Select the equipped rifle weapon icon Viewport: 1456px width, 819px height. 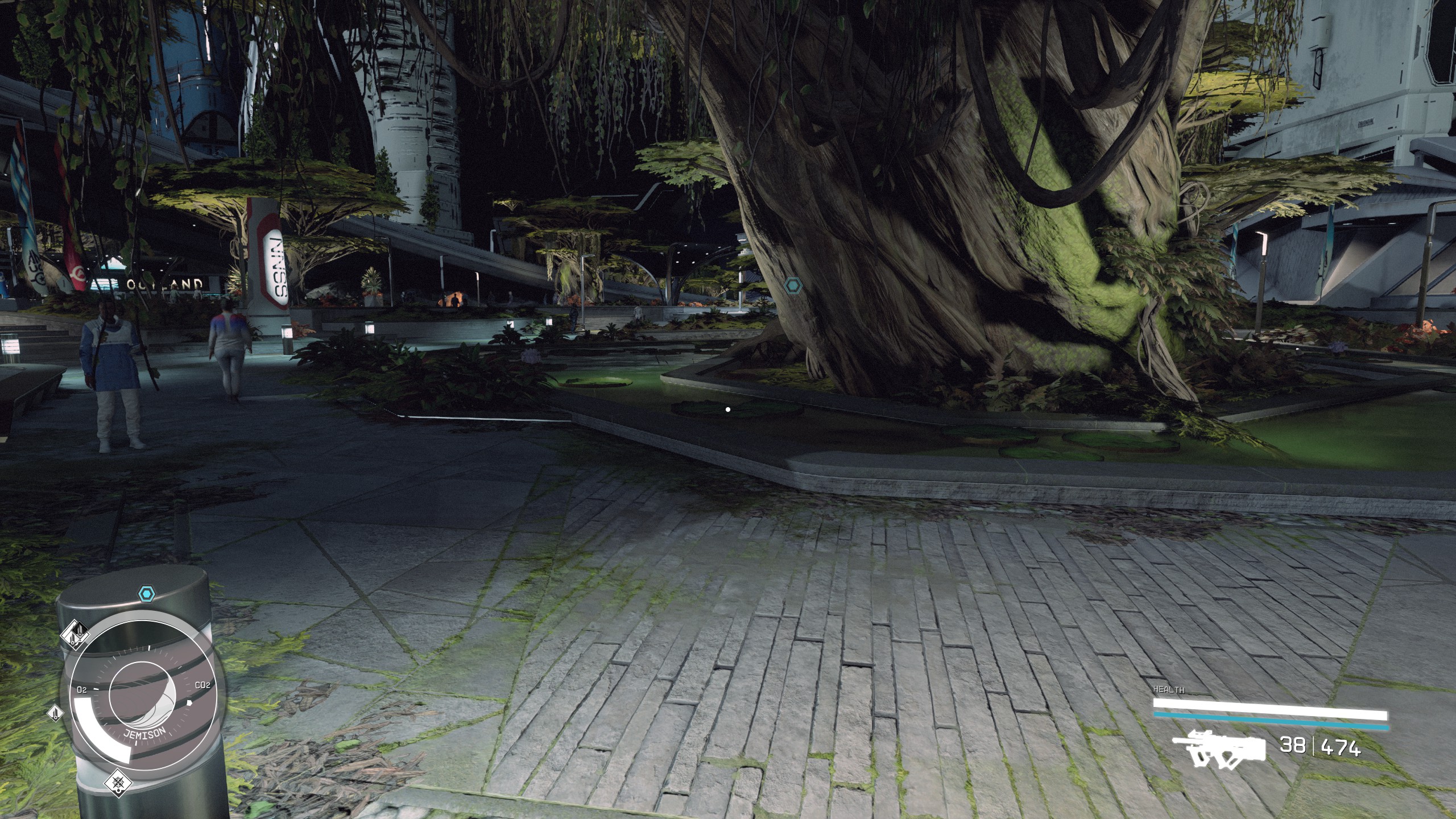click(x=1219, y=749)
